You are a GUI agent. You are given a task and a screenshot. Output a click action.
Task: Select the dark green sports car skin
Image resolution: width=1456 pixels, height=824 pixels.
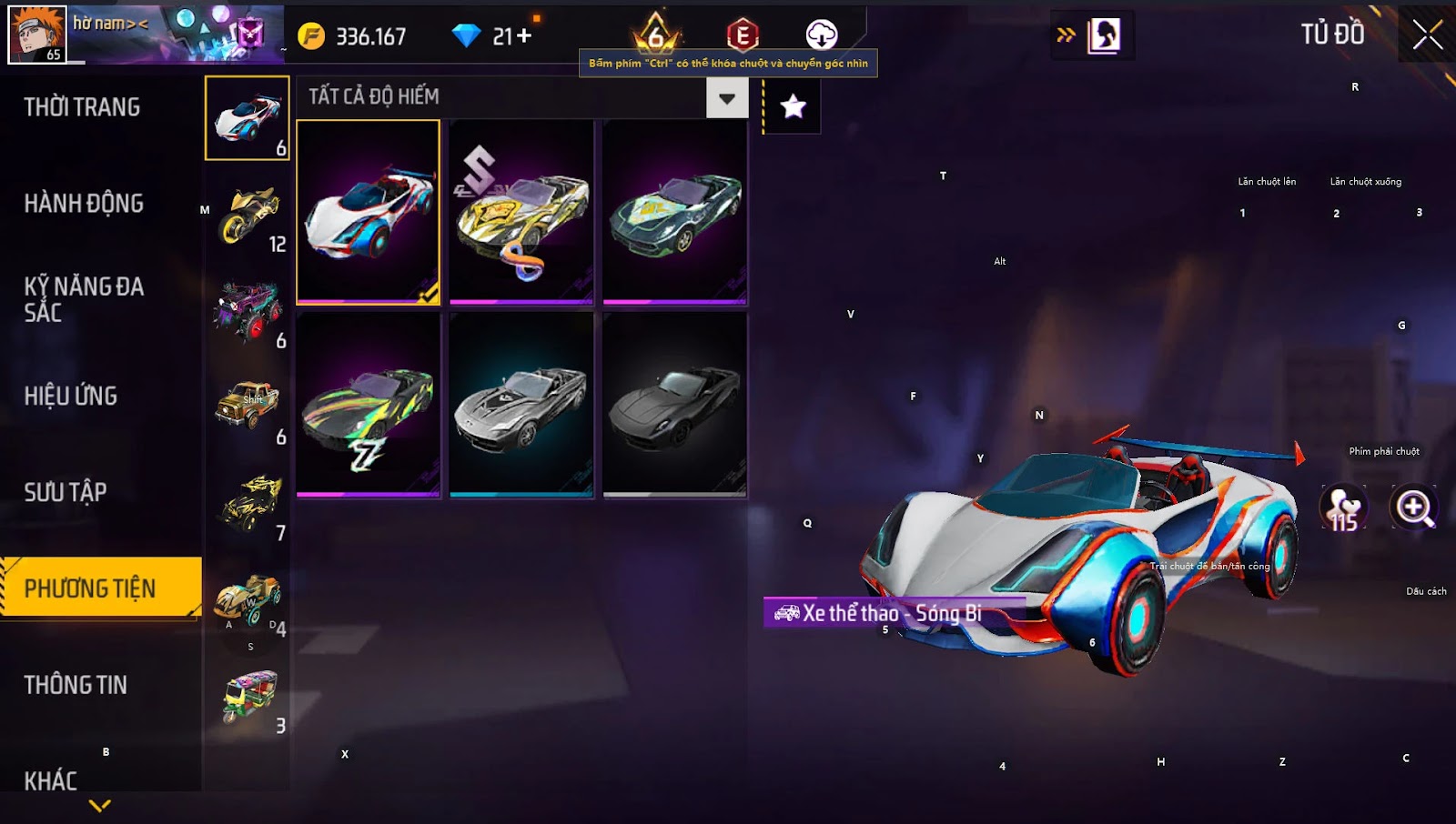tap(675, 212)
